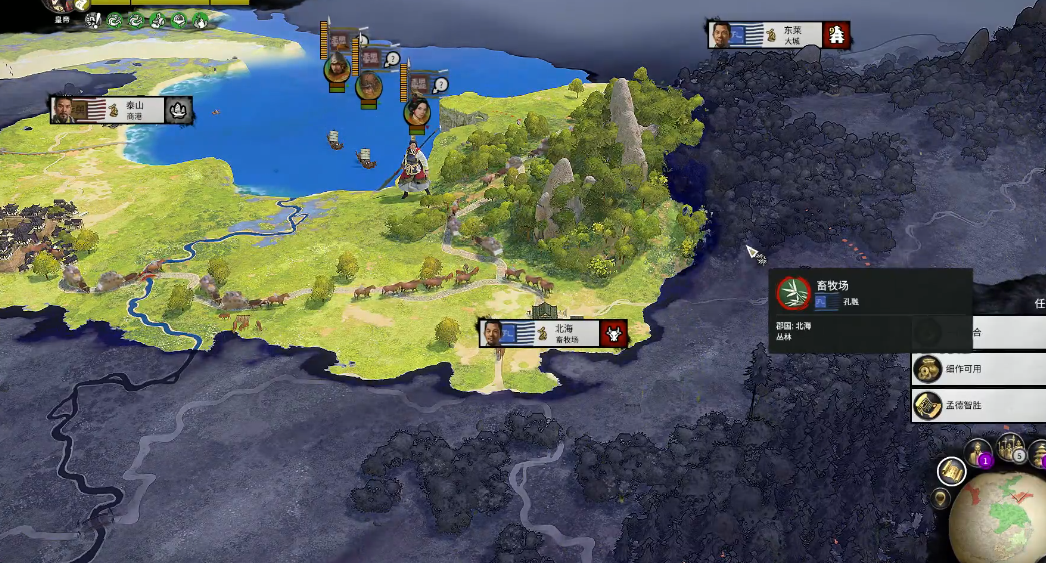
Task: Open the scroll icon beside the minimap
Action: (x=951, y=470)
